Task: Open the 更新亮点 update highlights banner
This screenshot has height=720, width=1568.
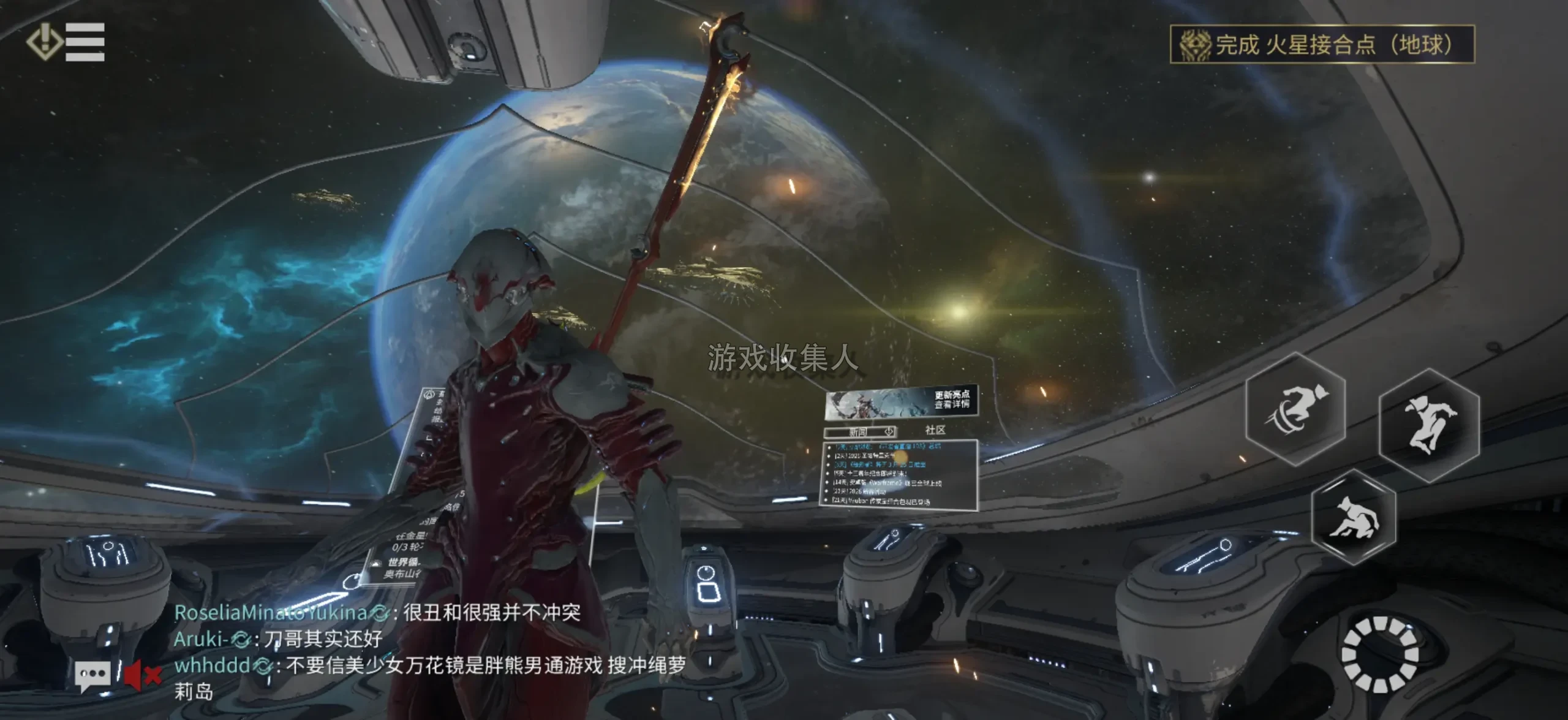Action: pyautogui.click(x=901, y=402)
